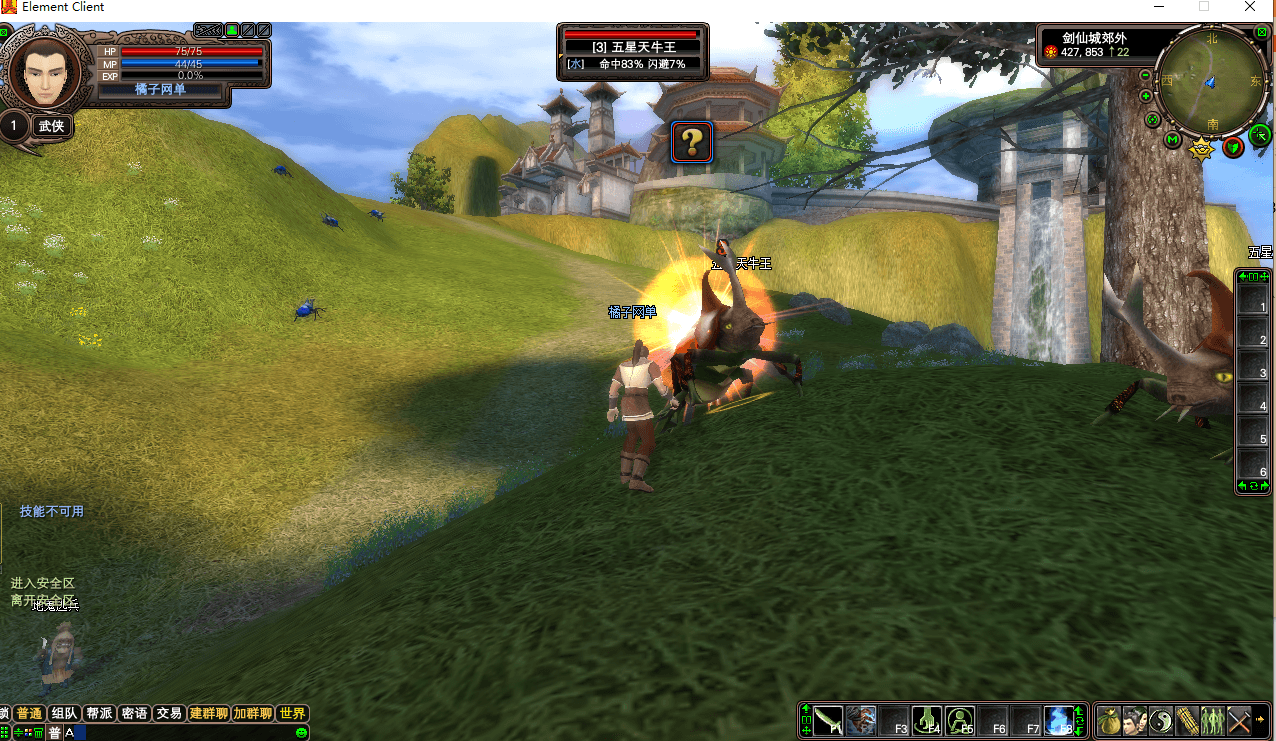
Task: Close the Element Client window
Action: (x=1250, y=7)
